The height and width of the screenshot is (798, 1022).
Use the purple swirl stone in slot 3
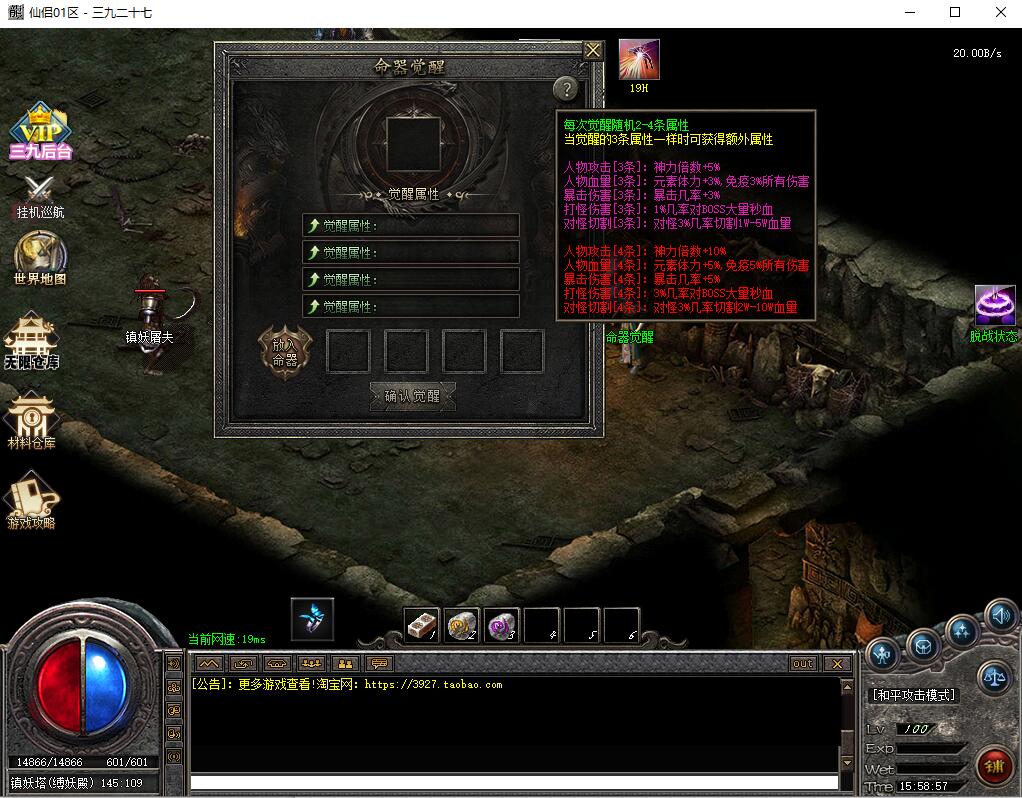coord(502,625)
